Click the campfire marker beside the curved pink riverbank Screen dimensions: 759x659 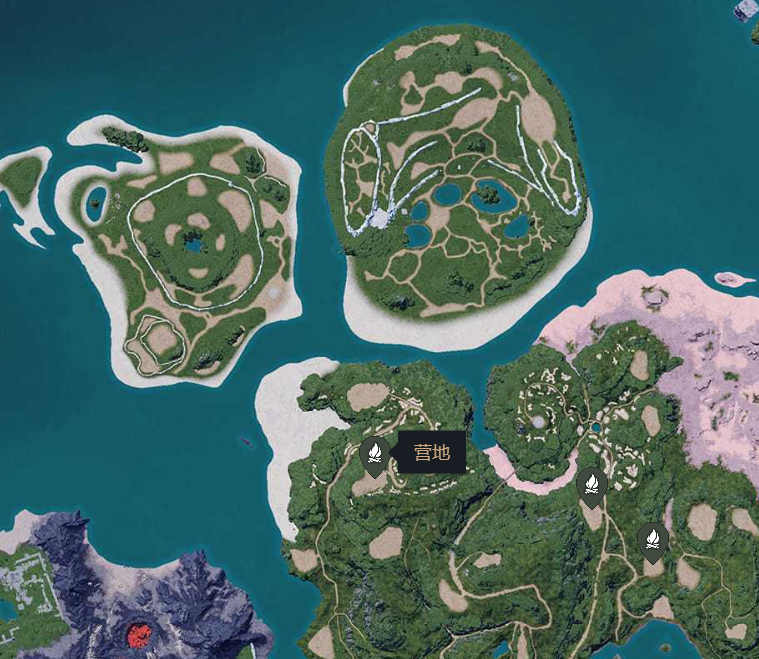tap(592, 486)
